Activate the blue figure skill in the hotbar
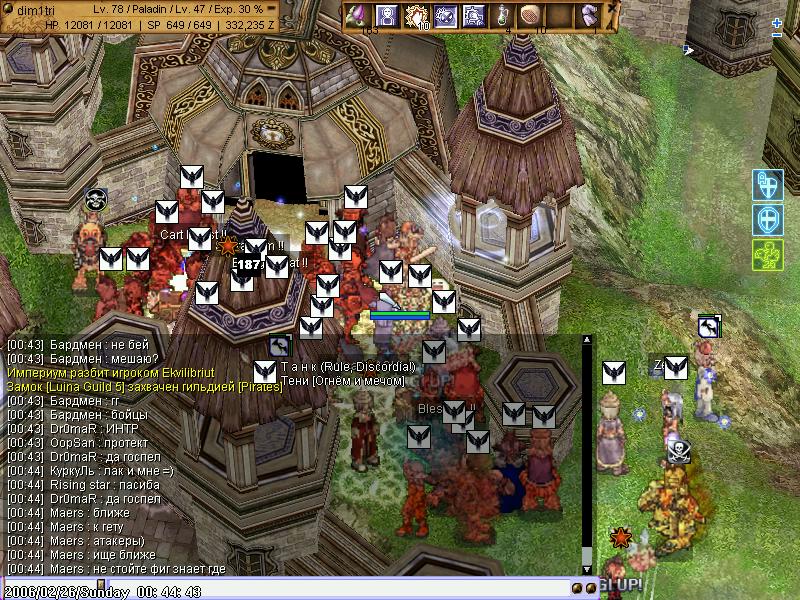This screenshot has width=800, height=600. [387, 15]
